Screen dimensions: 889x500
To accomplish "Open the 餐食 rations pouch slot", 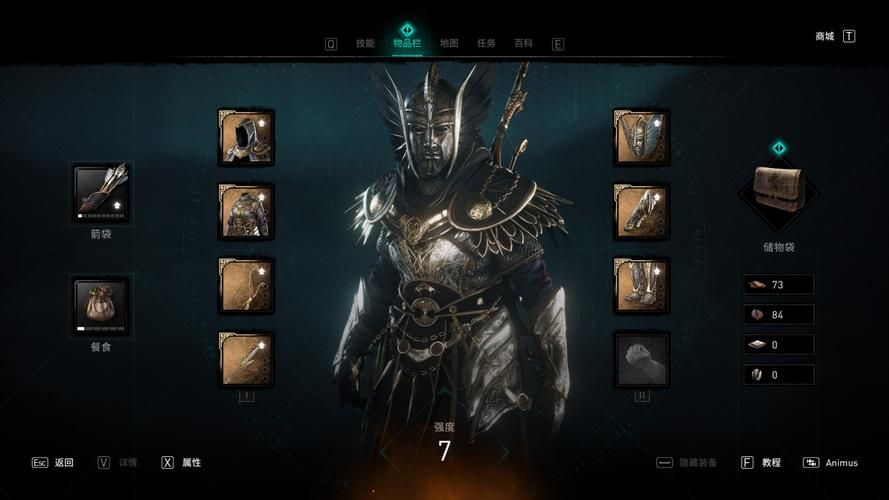I will point(102,305).
